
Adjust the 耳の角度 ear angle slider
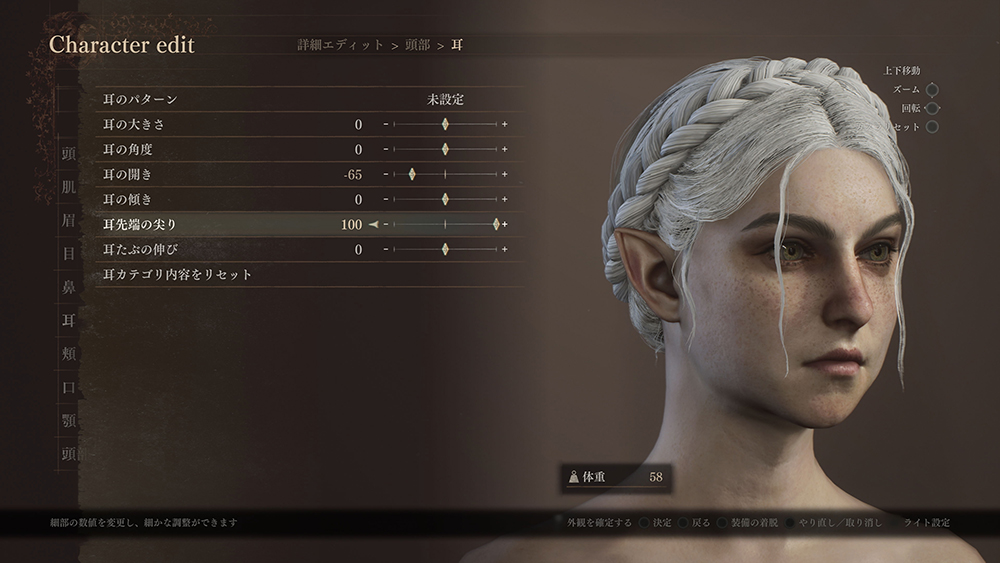click(x=445, y=149)
